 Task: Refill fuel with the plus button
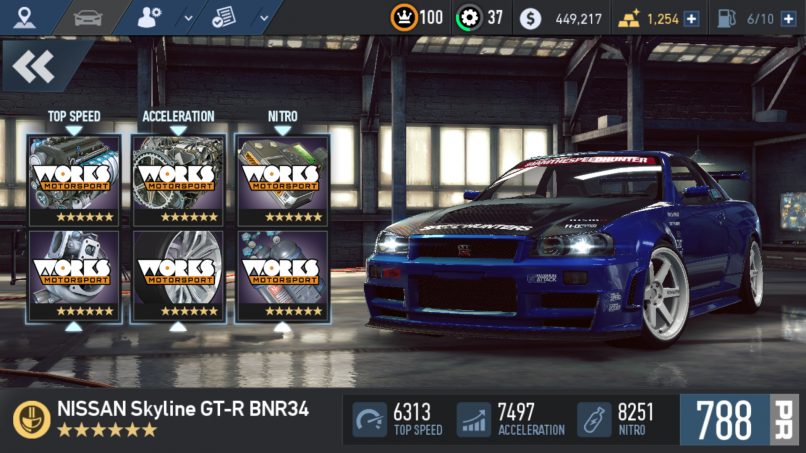[787, 18]
